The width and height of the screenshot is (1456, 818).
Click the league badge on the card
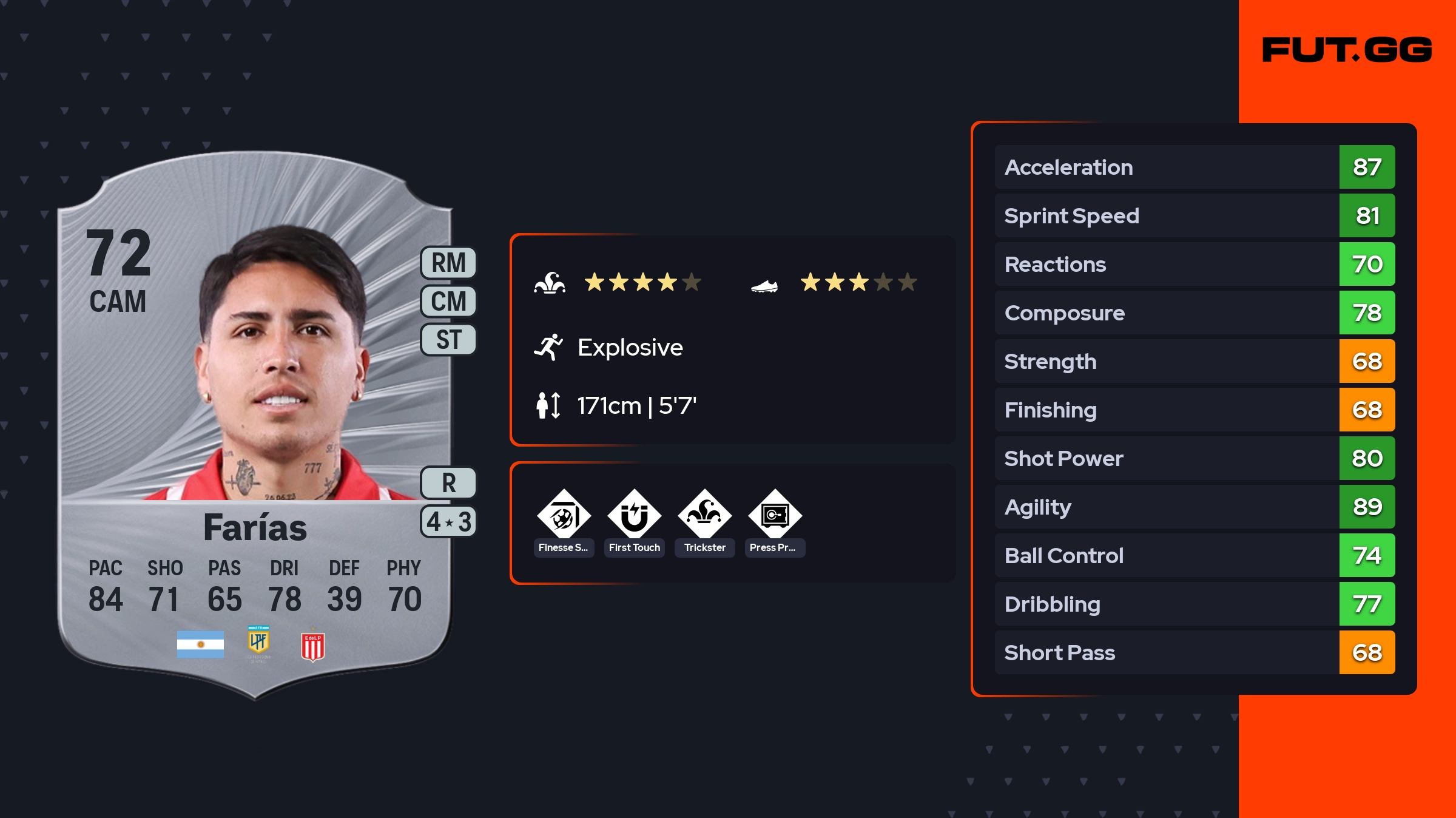coord(258,642)
